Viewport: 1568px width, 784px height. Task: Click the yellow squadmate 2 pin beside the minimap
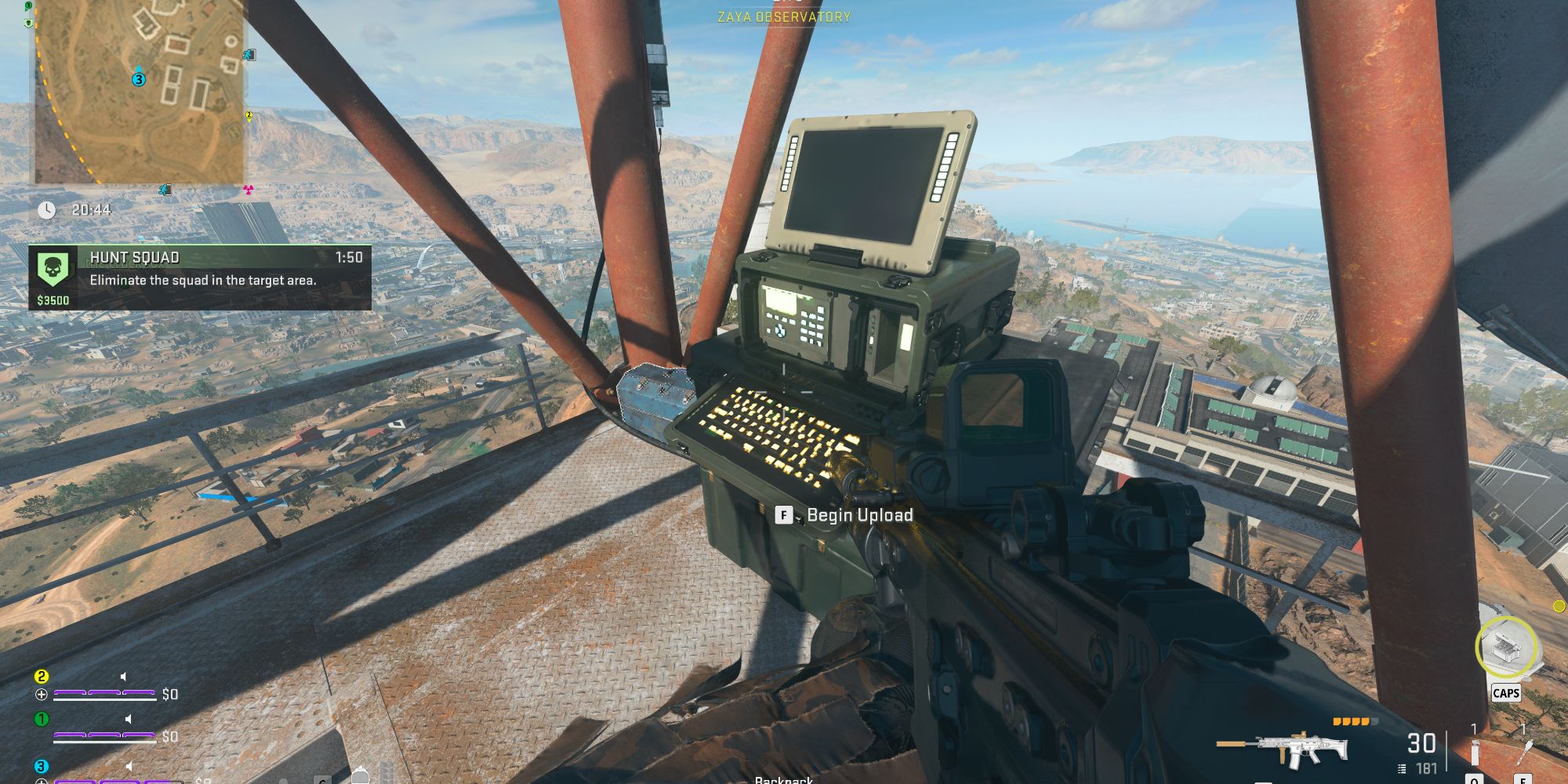pos(249,116)
